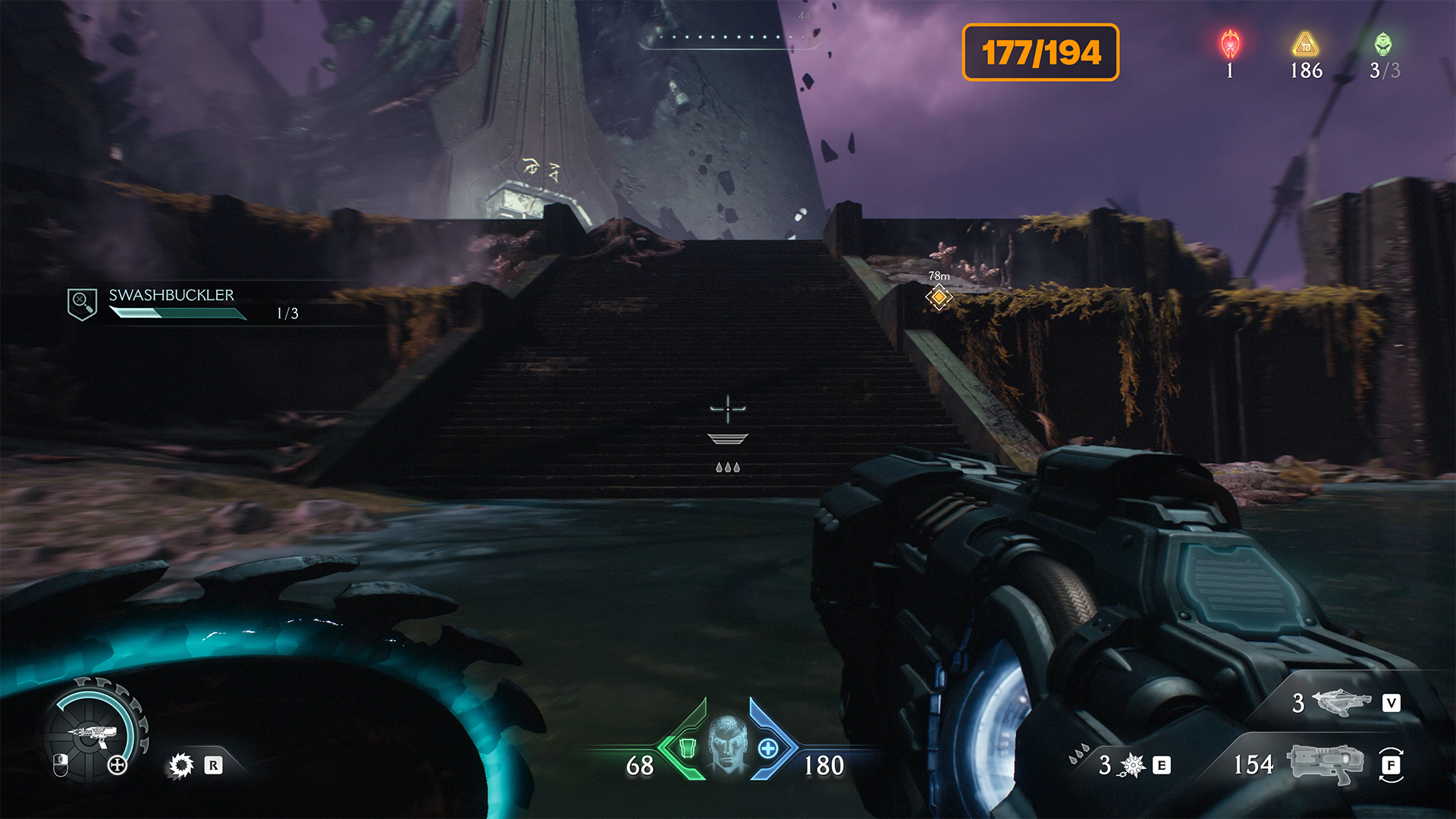Activate the spiked flail equipment icon
Screen dimensions: 1456x819
1132,765
